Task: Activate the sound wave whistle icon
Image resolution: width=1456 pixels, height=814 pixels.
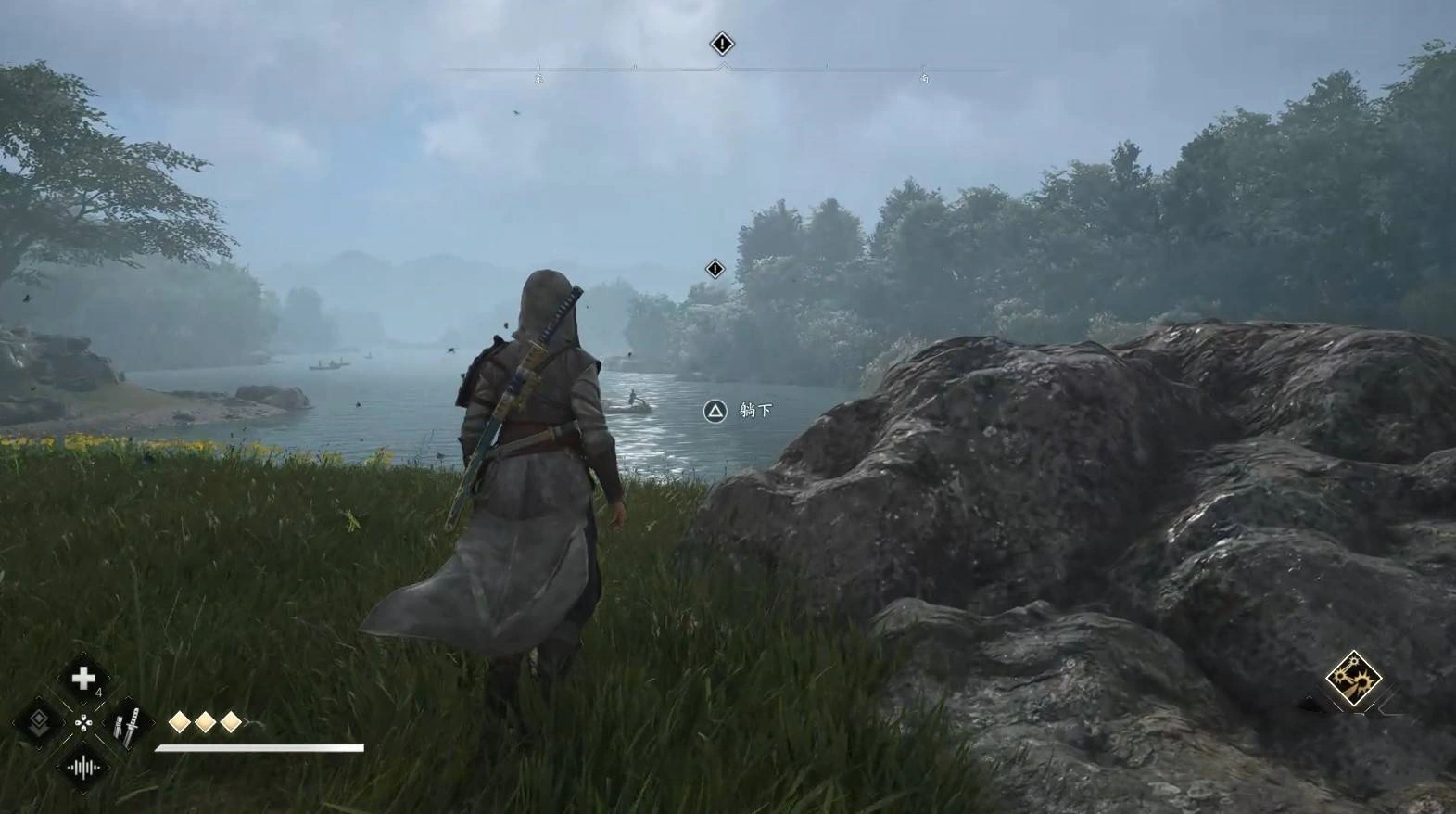Action: click(82, 767)
